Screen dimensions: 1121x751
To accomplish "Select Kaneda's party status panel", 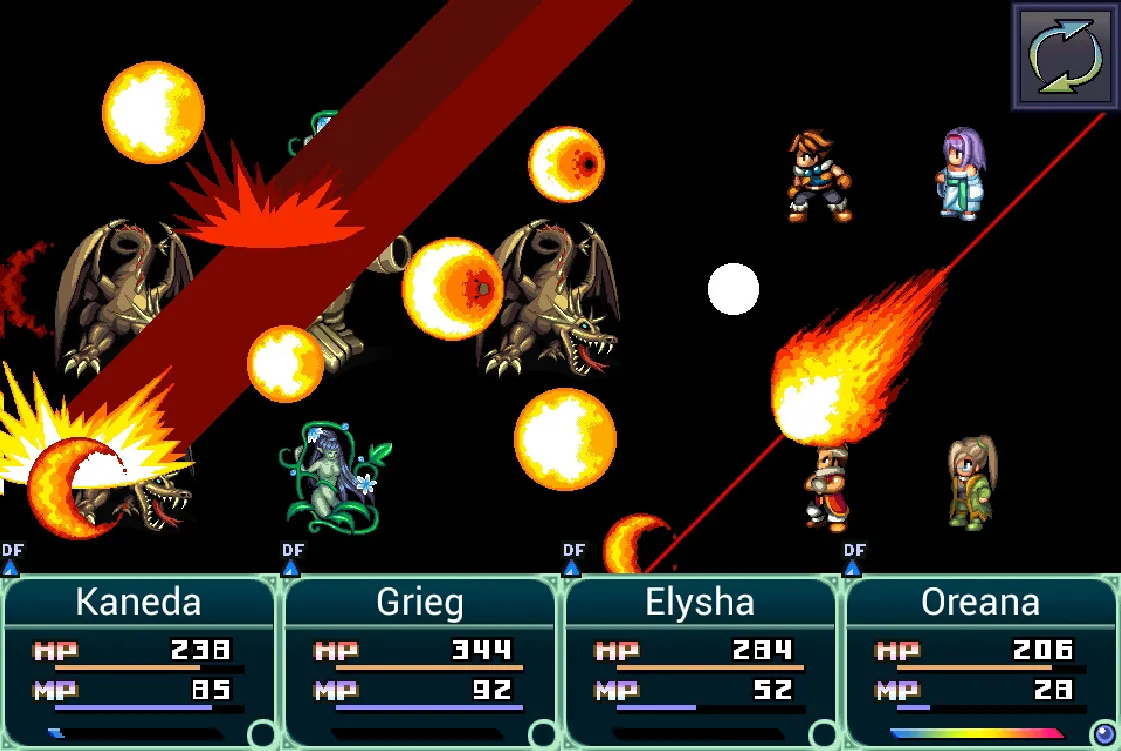I will click(139, 660).
